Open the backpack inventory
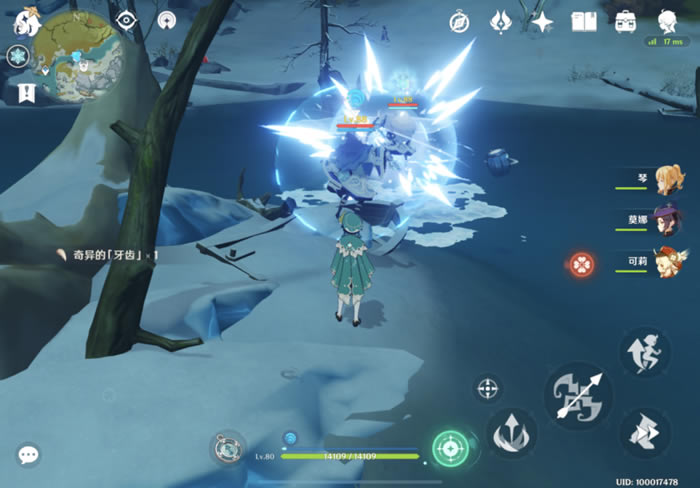The width and height of the screenshot is (700, 488). (x=626, y=22)
